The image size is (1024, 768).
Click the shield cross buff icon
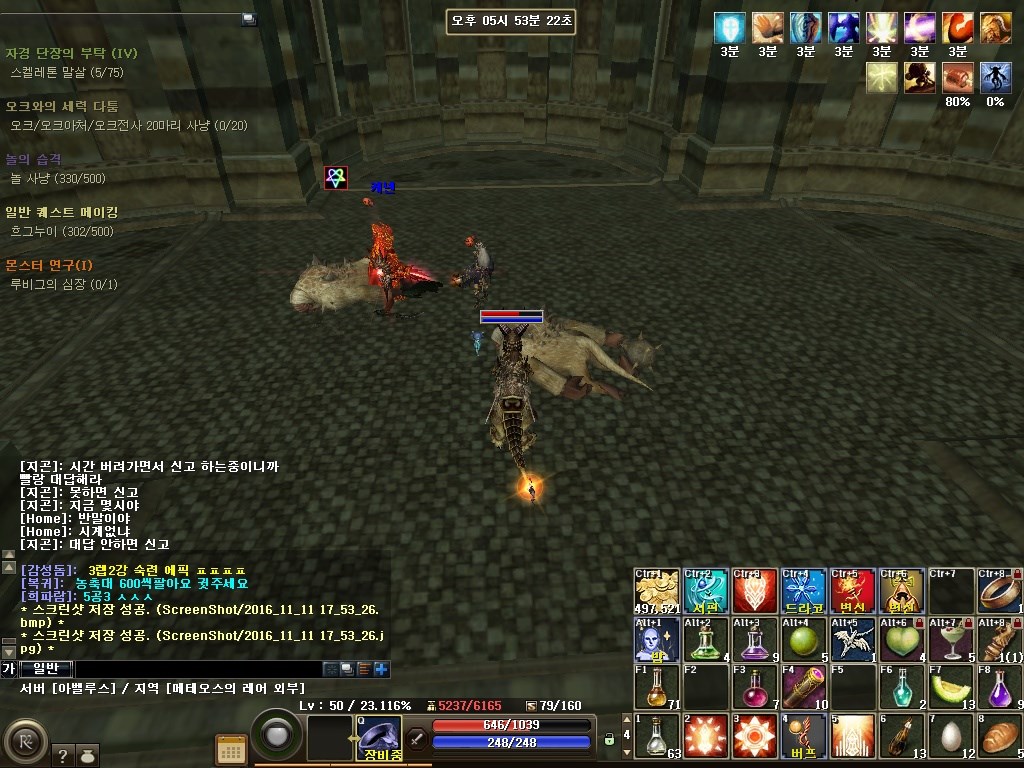tap(730, 27)
